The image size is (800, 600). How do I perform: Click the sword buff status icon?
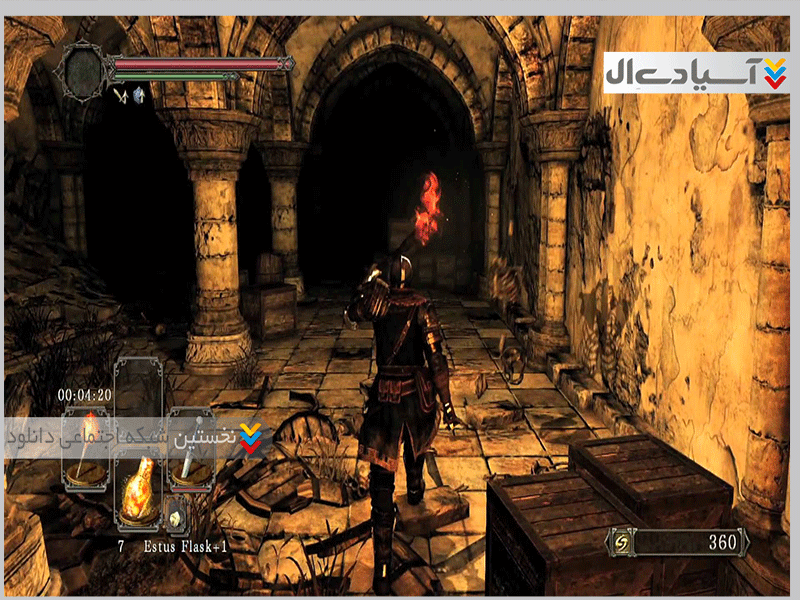(120, 95)
